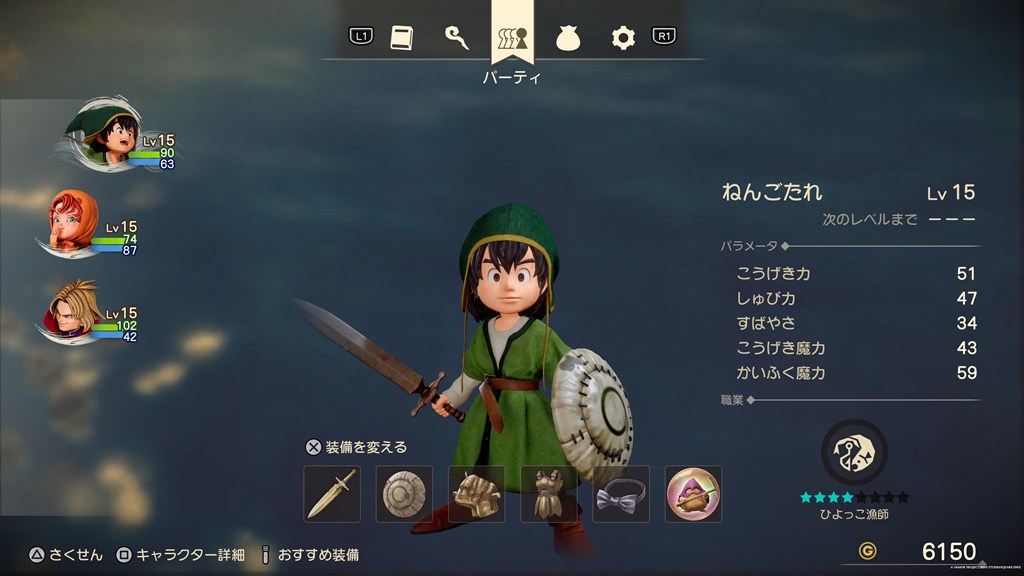The image size is (1024, 576).
Task: Show キャラクター詳細 character details
Action: point(181,554)
